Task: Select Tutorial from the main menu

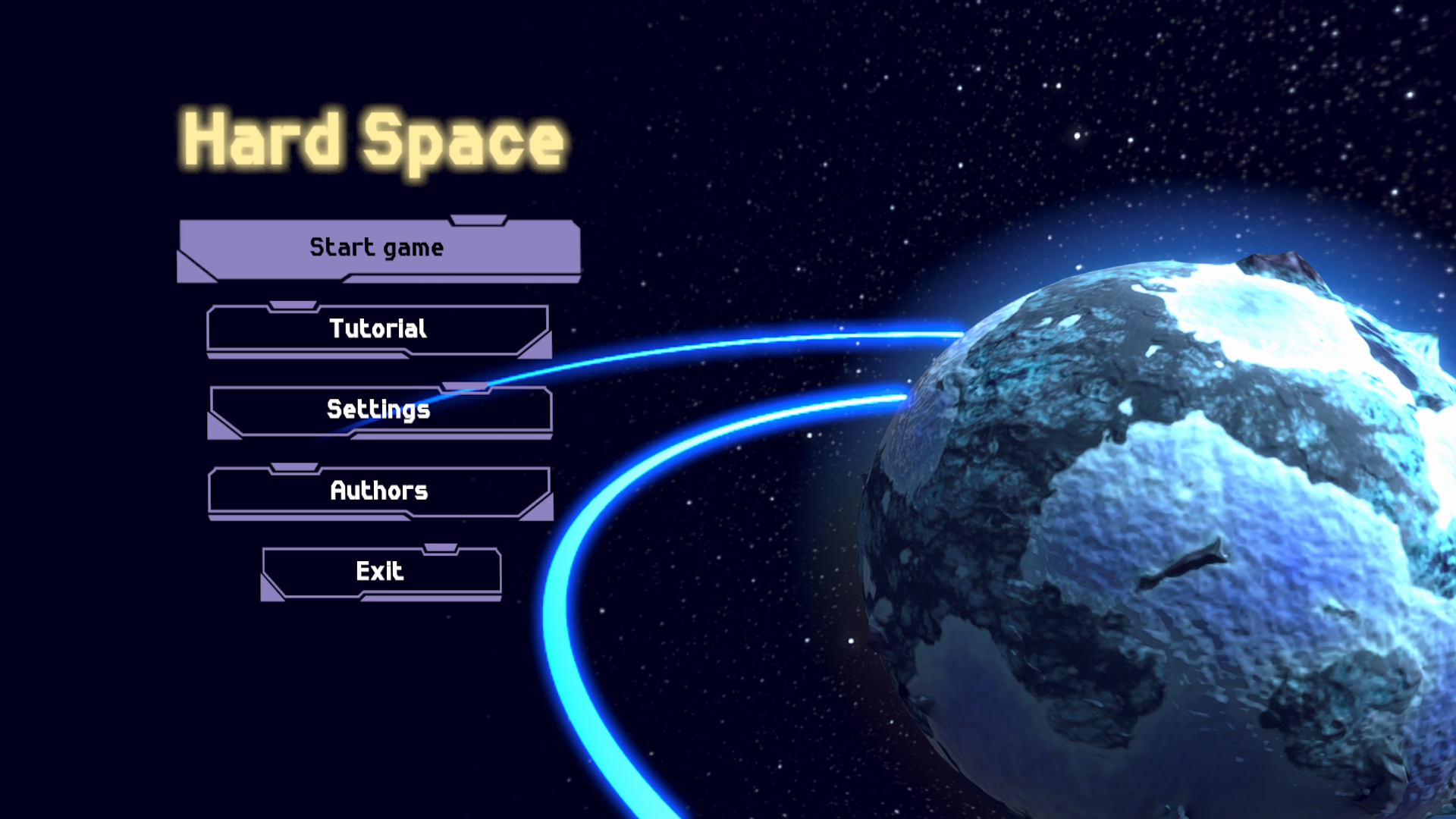Action: (x=378, y=329)
